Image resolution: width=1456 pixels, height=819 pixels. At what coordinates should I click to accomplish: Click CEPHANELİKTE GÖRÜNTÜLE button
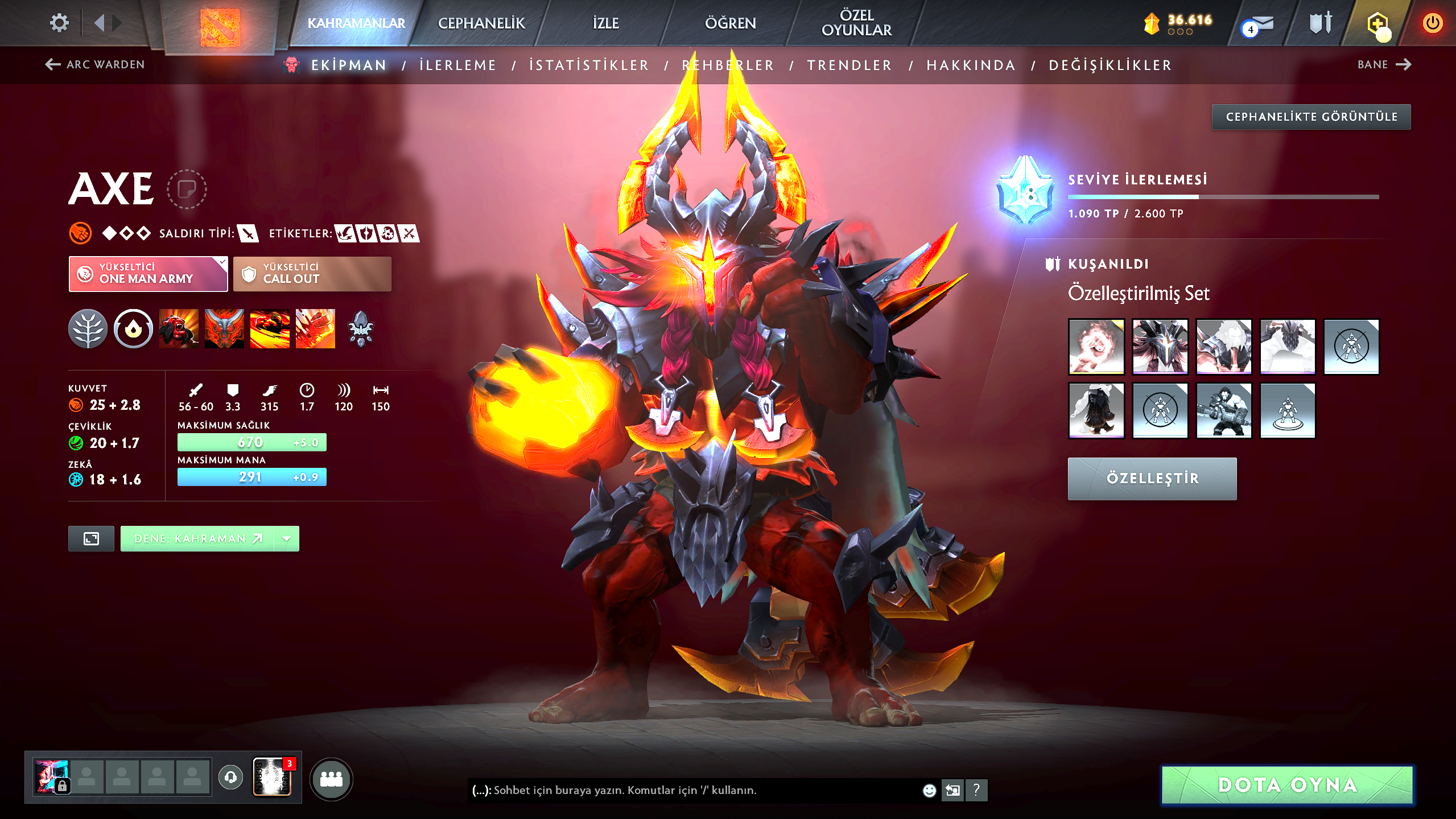(x=1311, y=117)
